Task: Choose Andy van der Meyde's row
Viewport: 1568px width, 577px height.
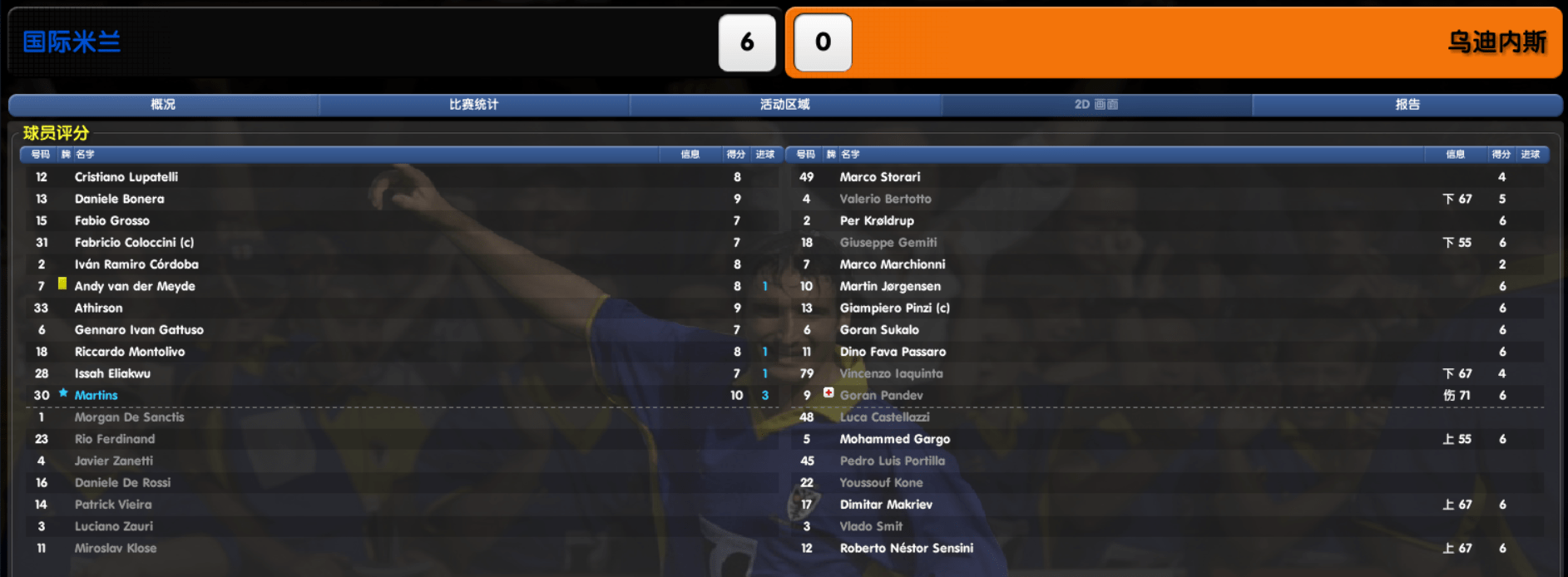Action: point(135,286)
